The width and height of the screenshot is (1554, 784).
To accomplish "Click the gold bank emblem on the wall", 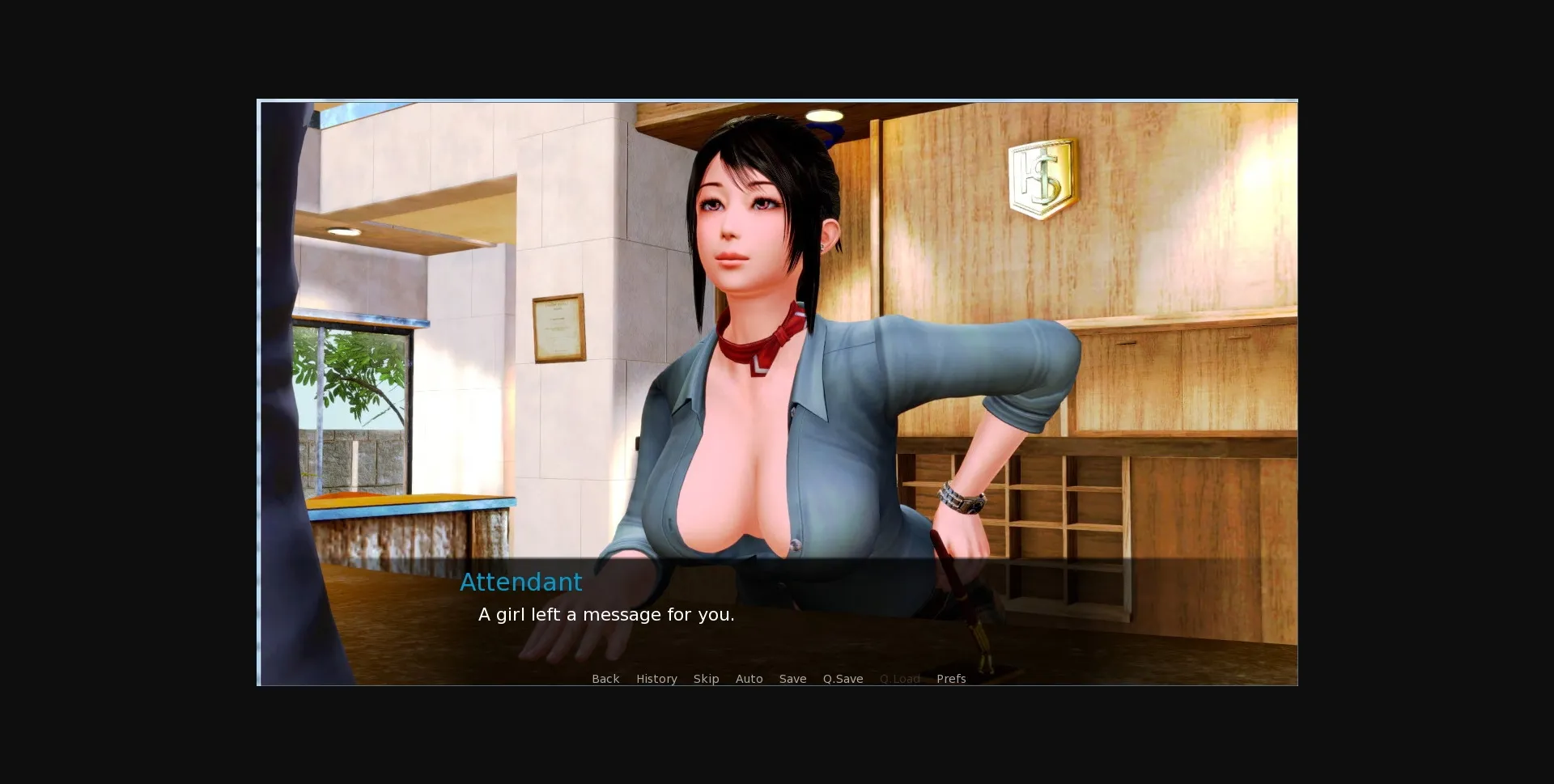I will pos(1041,176).
